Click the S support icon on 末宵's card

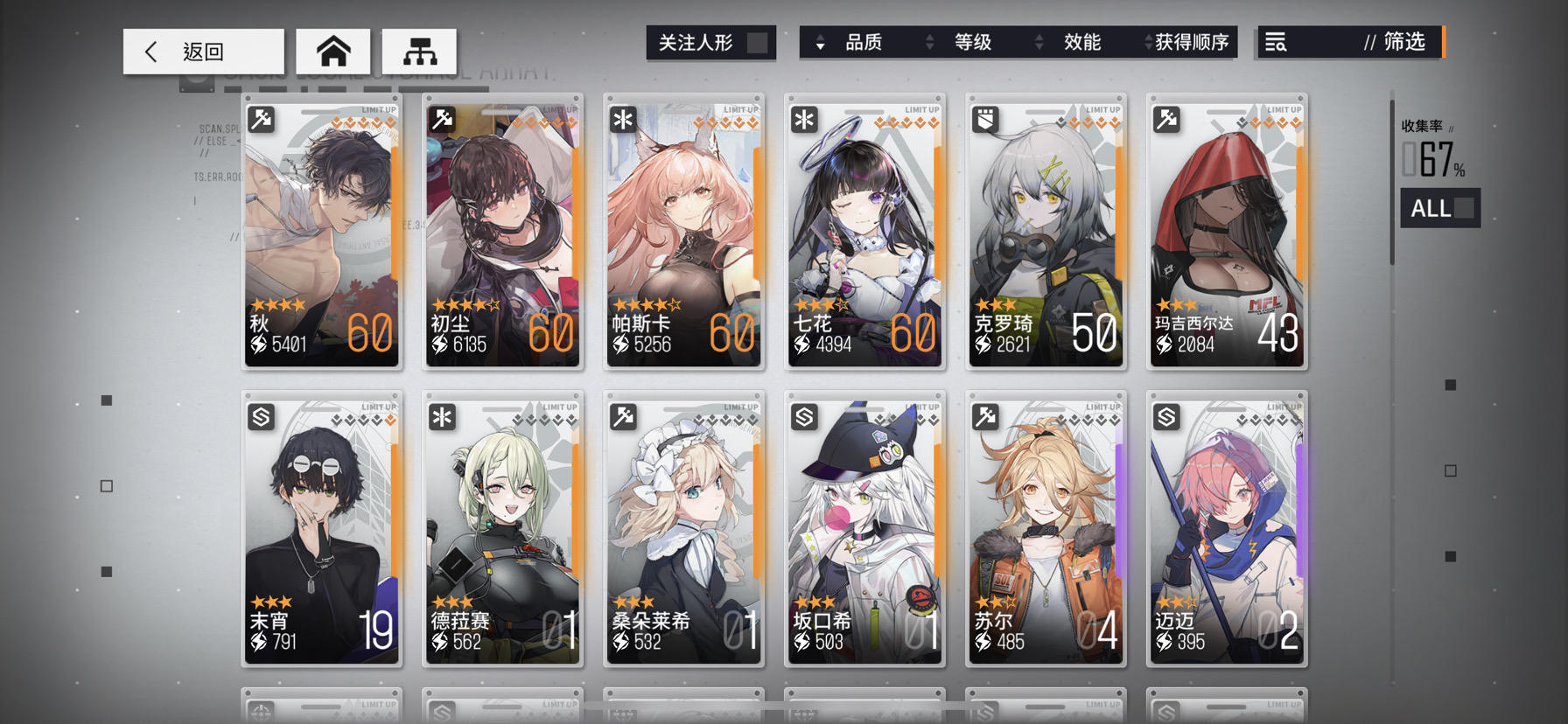click(x=259, y=418)
